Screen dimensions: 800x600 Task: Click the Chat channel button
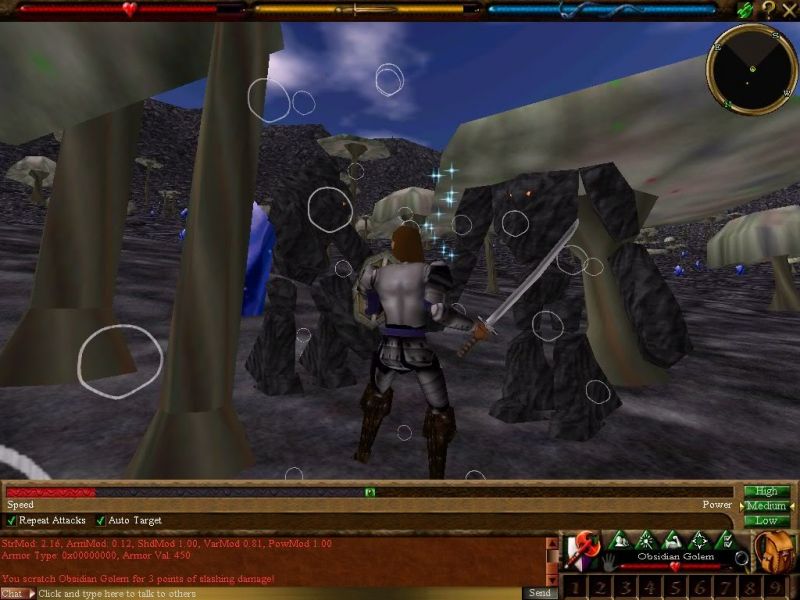click(x=12, y=593)
